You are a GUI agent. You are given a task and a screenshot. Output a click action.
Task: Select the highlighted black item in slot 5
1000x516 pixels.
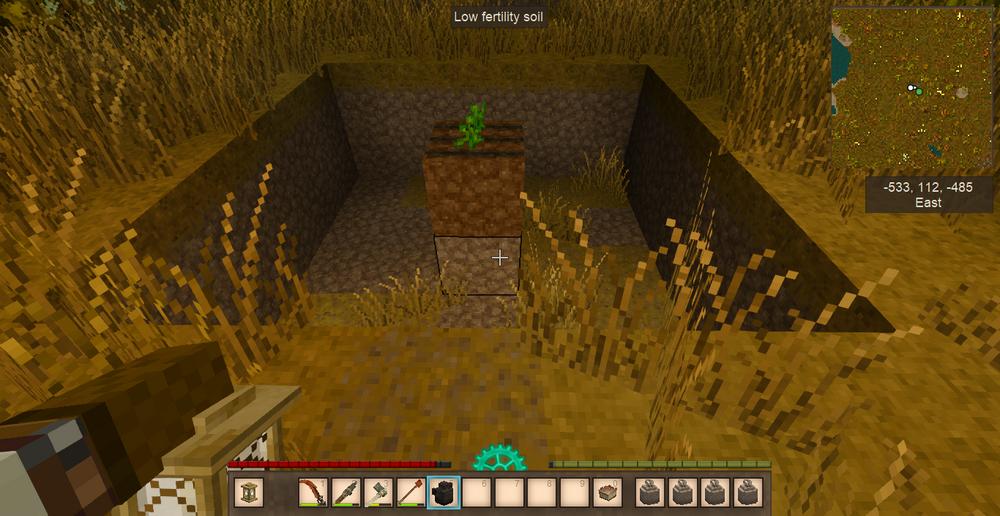click(x=443, y=492)
